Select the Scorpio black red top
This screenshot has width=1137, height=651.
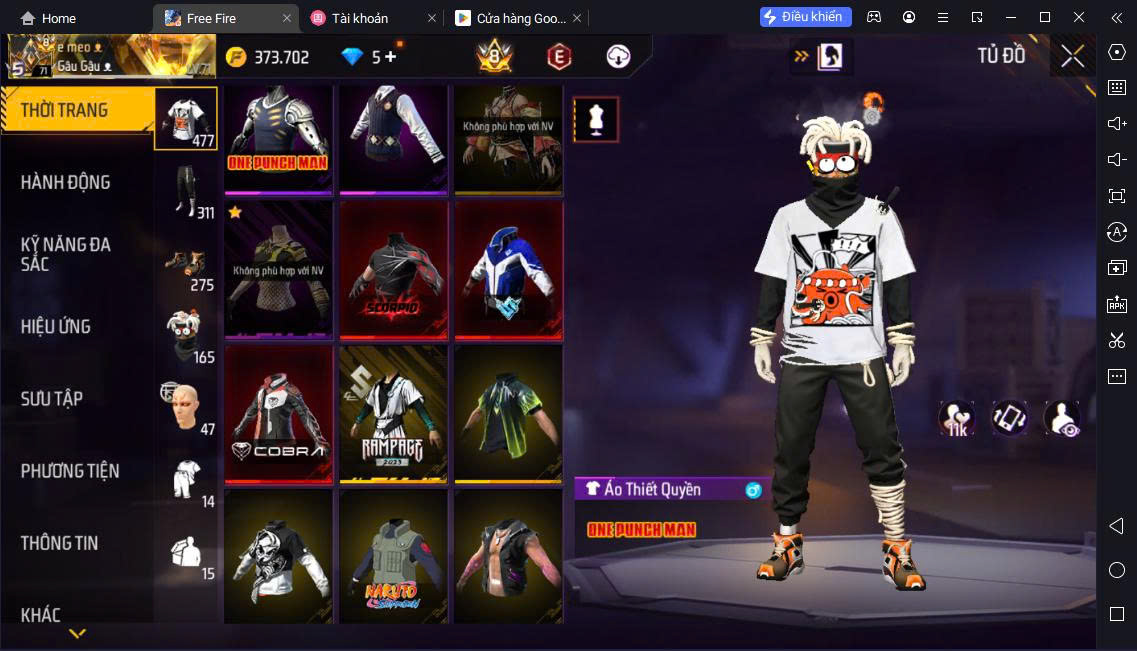(393, 270)
